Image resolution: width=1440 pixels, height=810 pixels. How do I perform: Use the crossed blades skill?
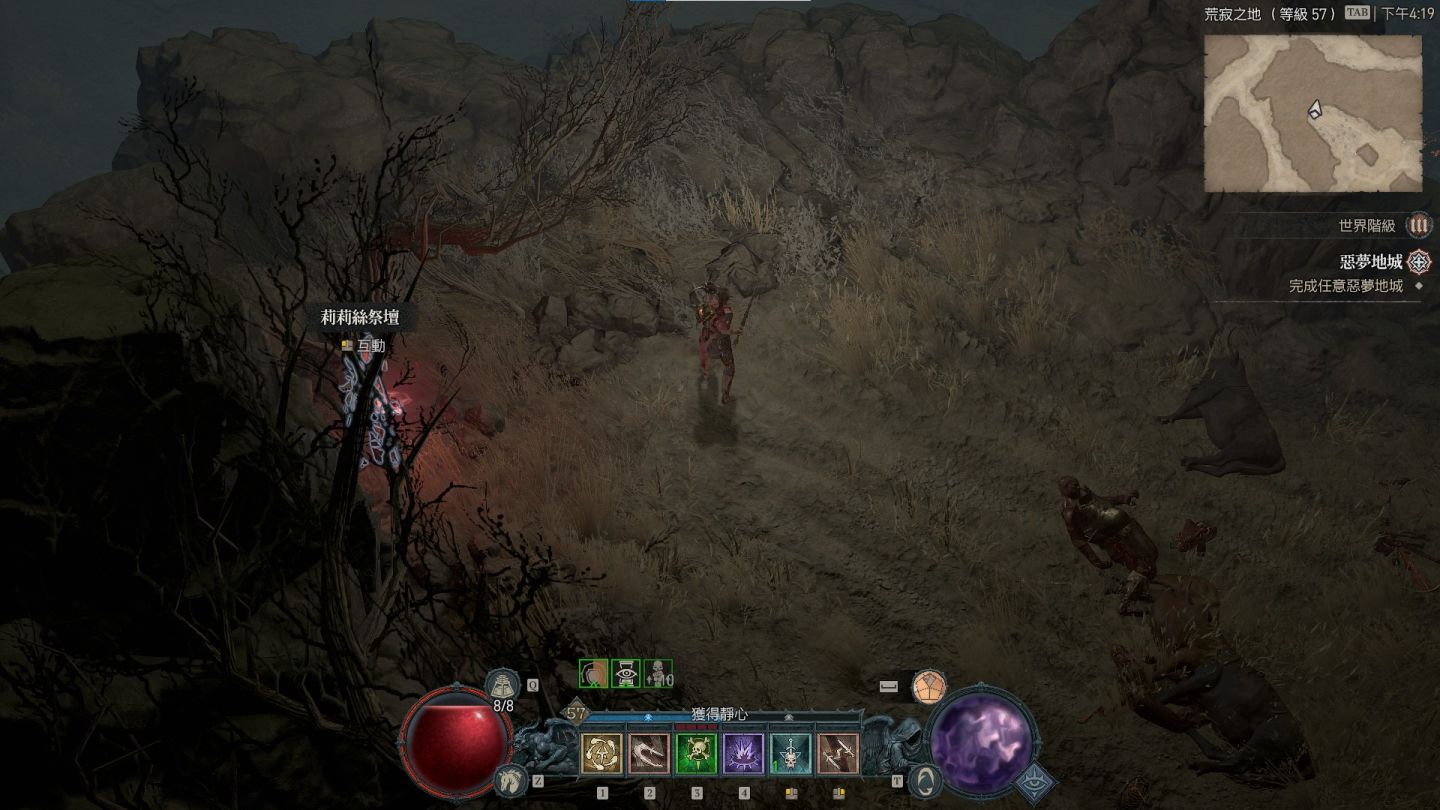pos(838,754)
